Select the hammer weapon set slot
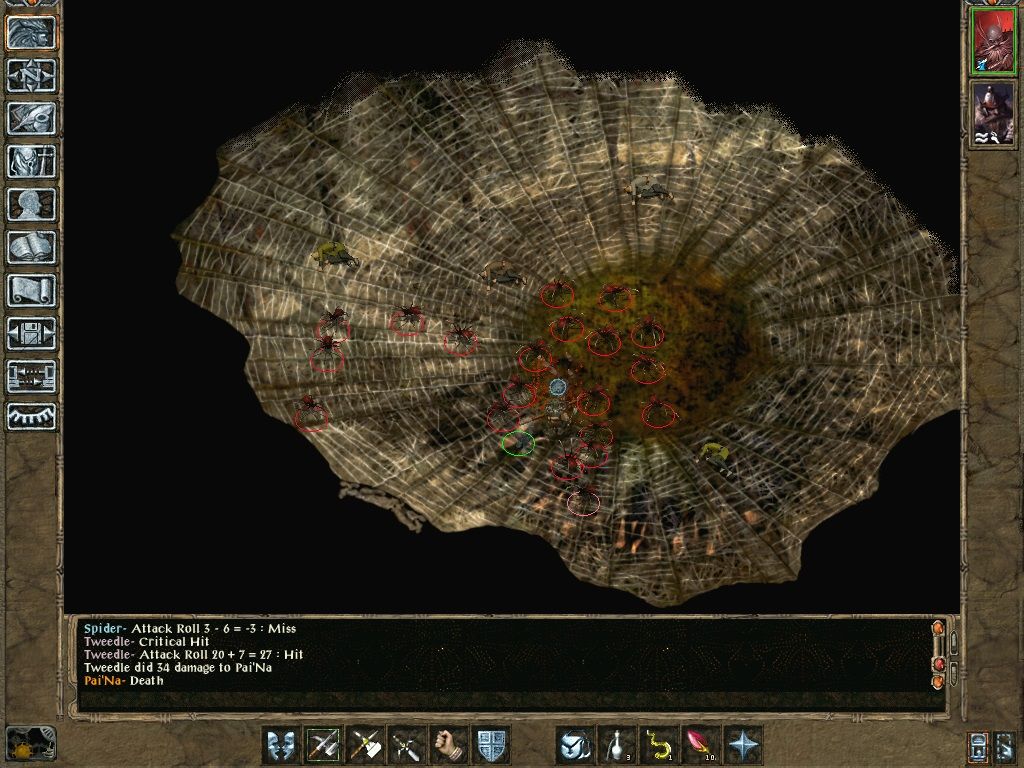This screenshot has width=1024, height=768. click(365, 745)
